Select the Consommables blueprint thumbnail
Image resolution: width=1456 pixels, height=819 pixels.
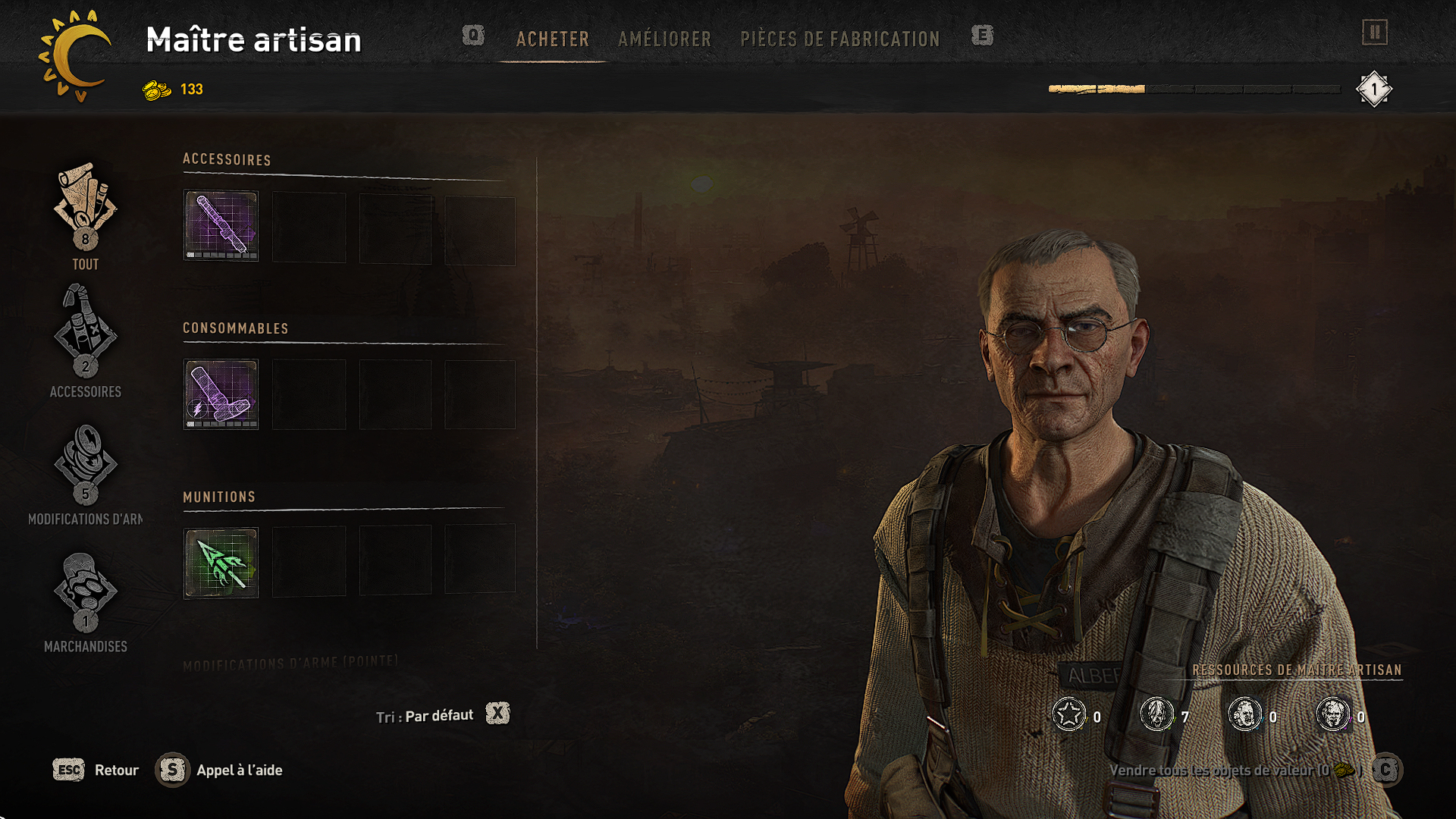(221, 394)
